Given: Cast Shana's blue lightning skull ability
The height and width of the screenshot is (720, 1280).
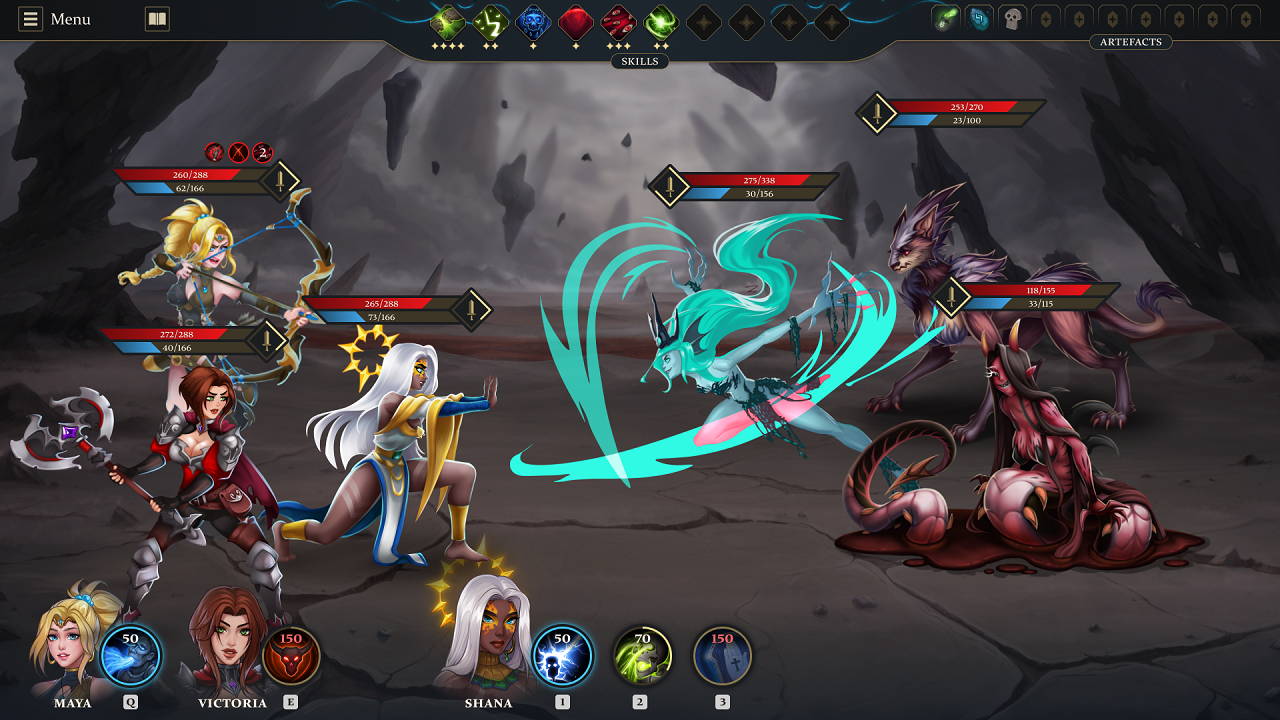Looking at the screenshot, I should tap(562, 656).
